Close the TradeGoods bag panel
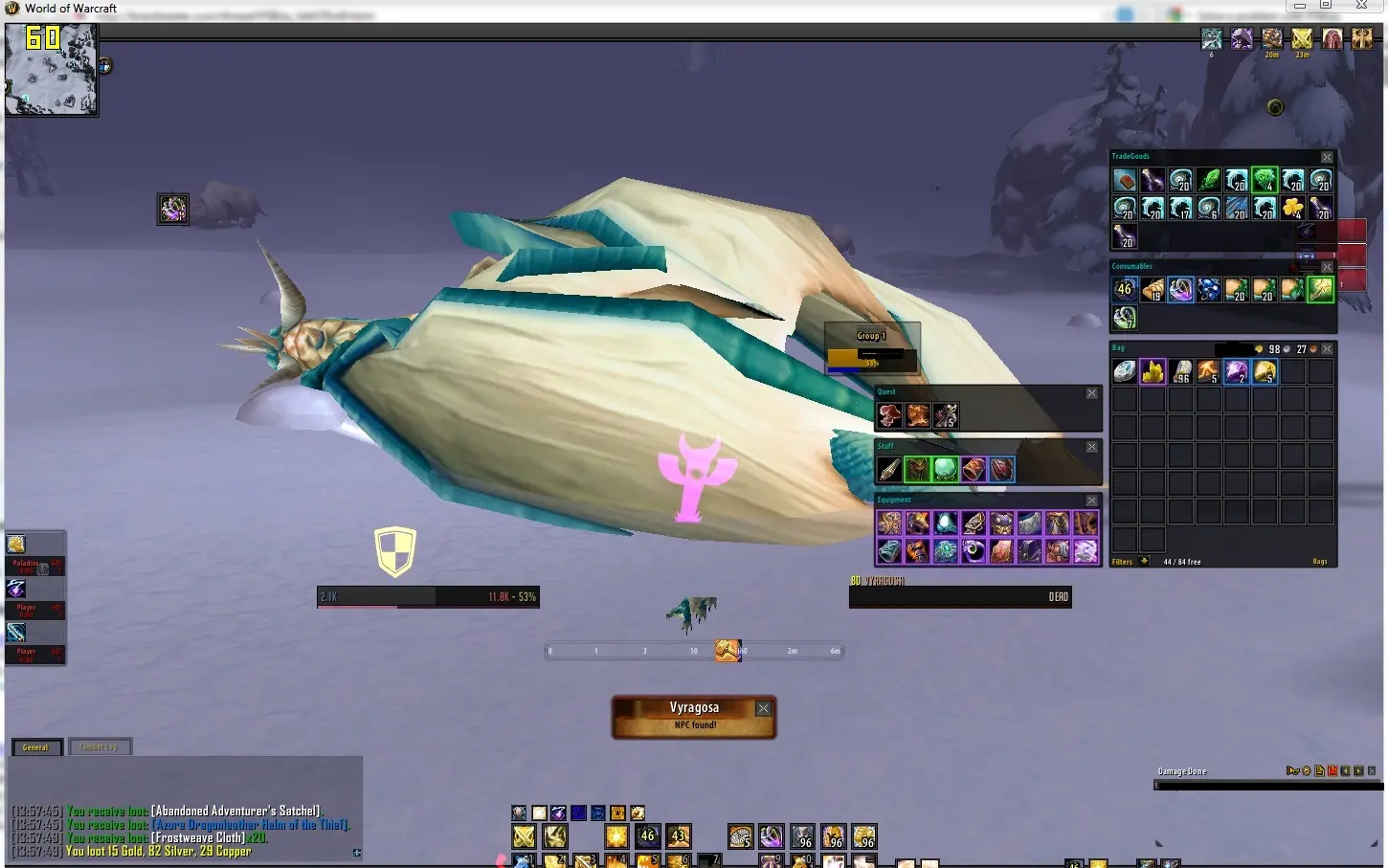The height and width of the screenshot is (868, 1388). [1327, 157]
